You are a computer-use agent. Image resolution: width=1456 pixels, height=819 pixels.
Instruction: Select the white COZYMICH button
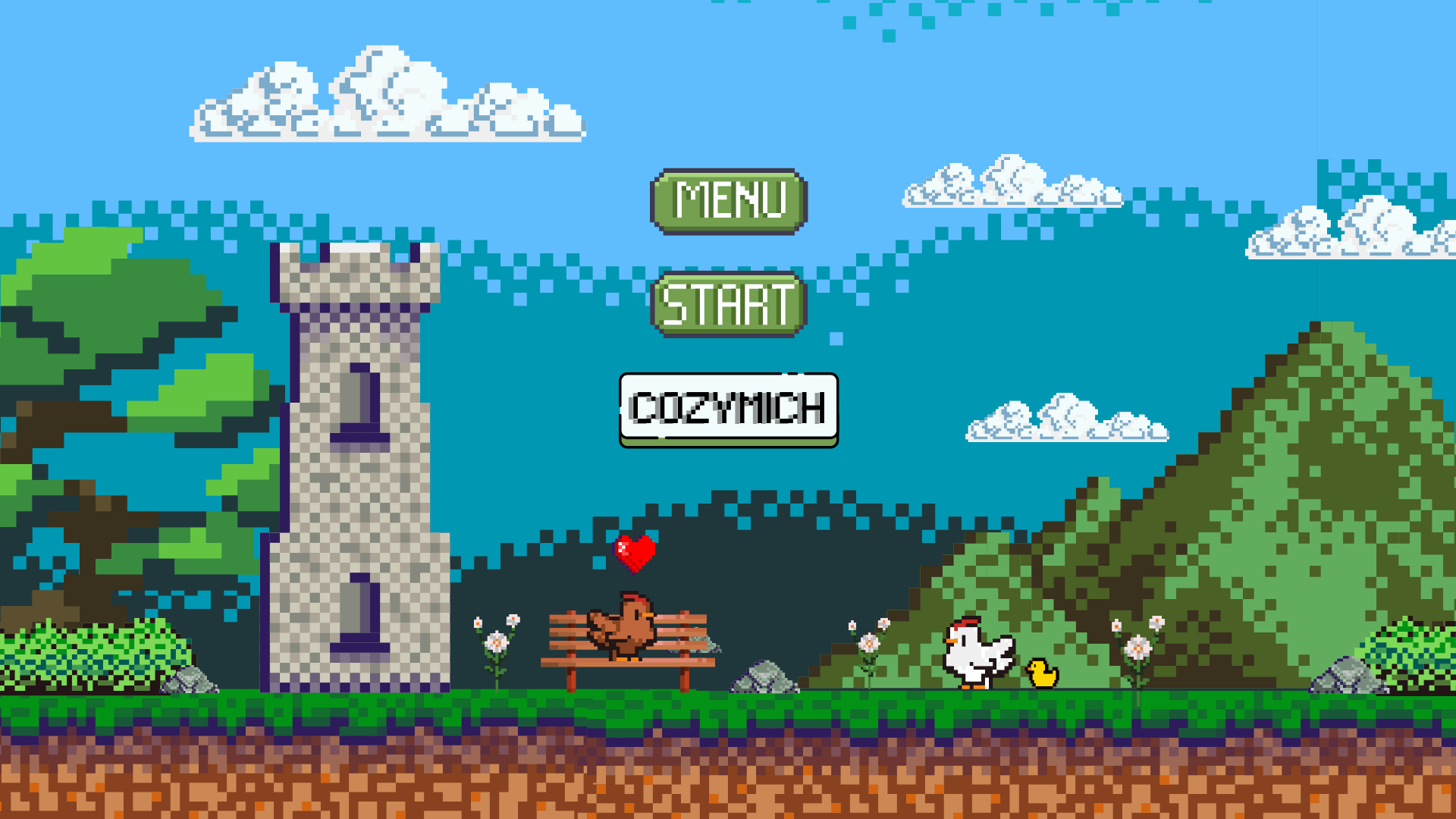729,408
